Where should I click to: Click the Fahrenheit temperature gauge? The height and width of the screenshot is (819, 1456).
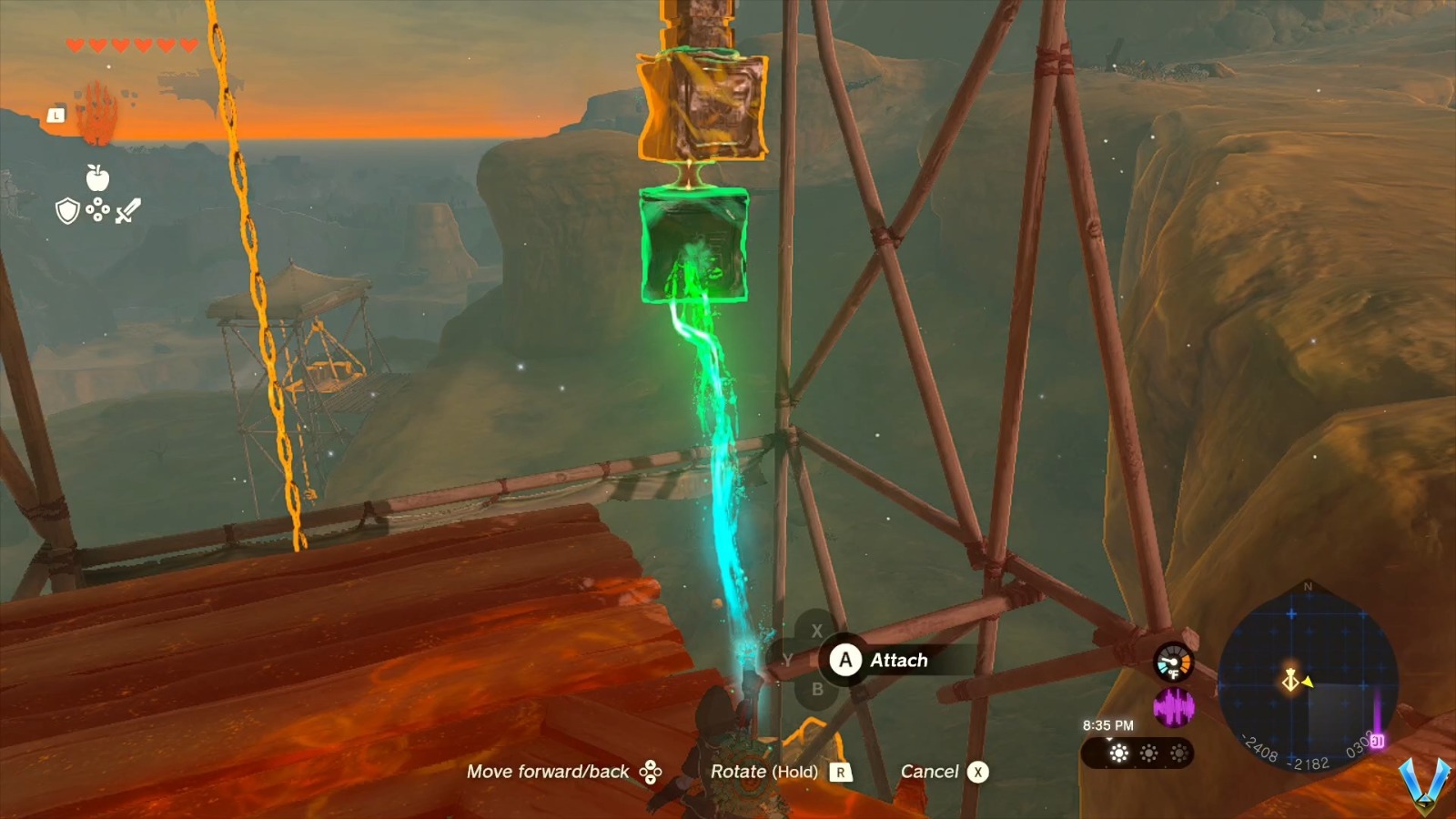1172,661
